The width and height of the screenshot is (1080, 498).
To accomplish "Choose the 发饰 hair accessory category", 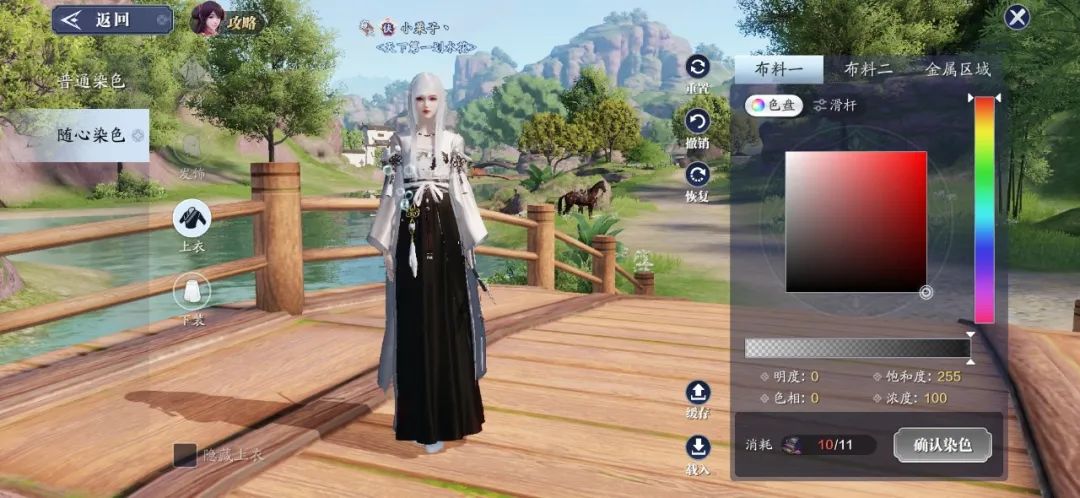I will coord(191,155).
